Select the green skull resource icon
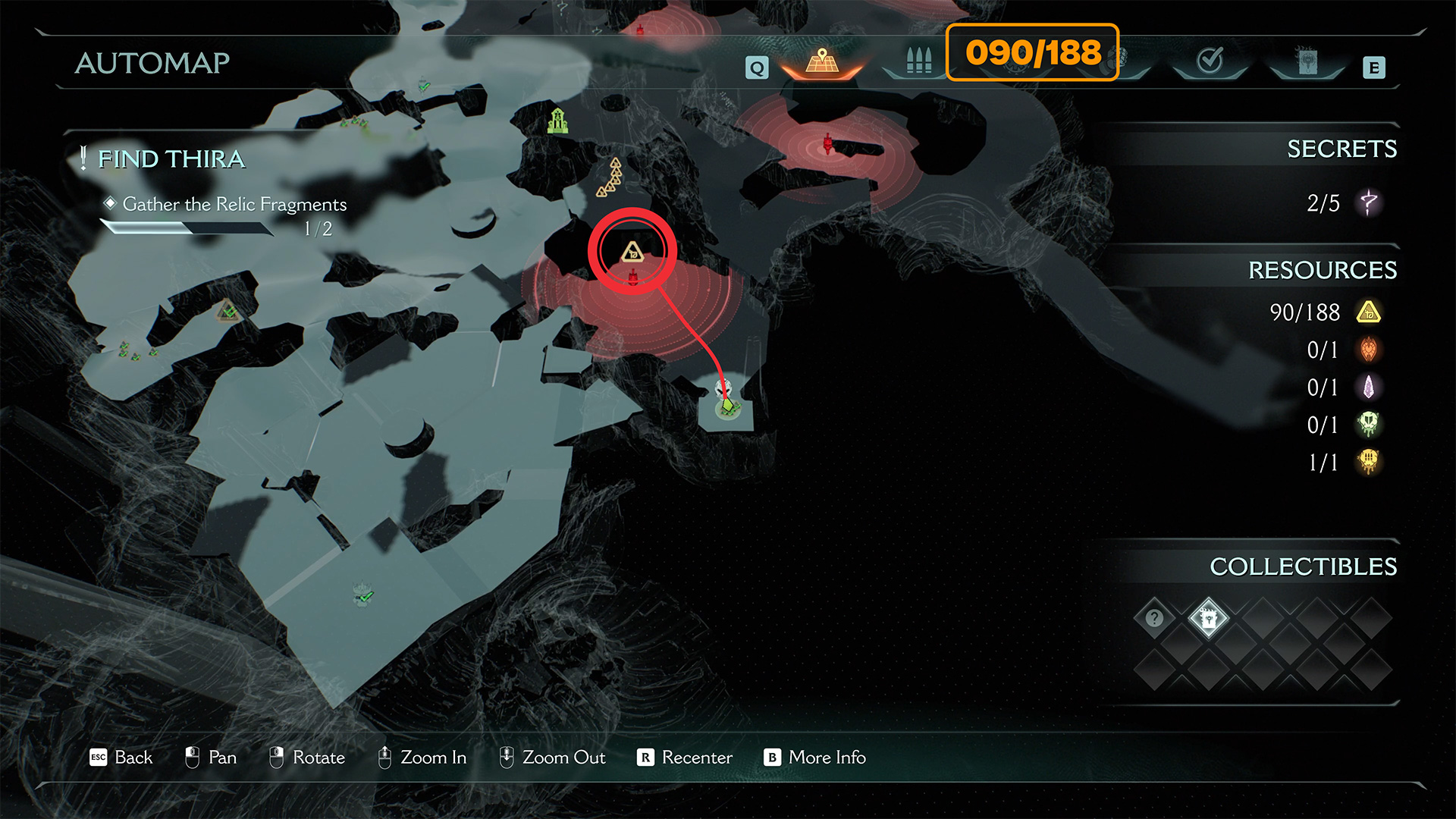1456x819 pixels. 1369,425
